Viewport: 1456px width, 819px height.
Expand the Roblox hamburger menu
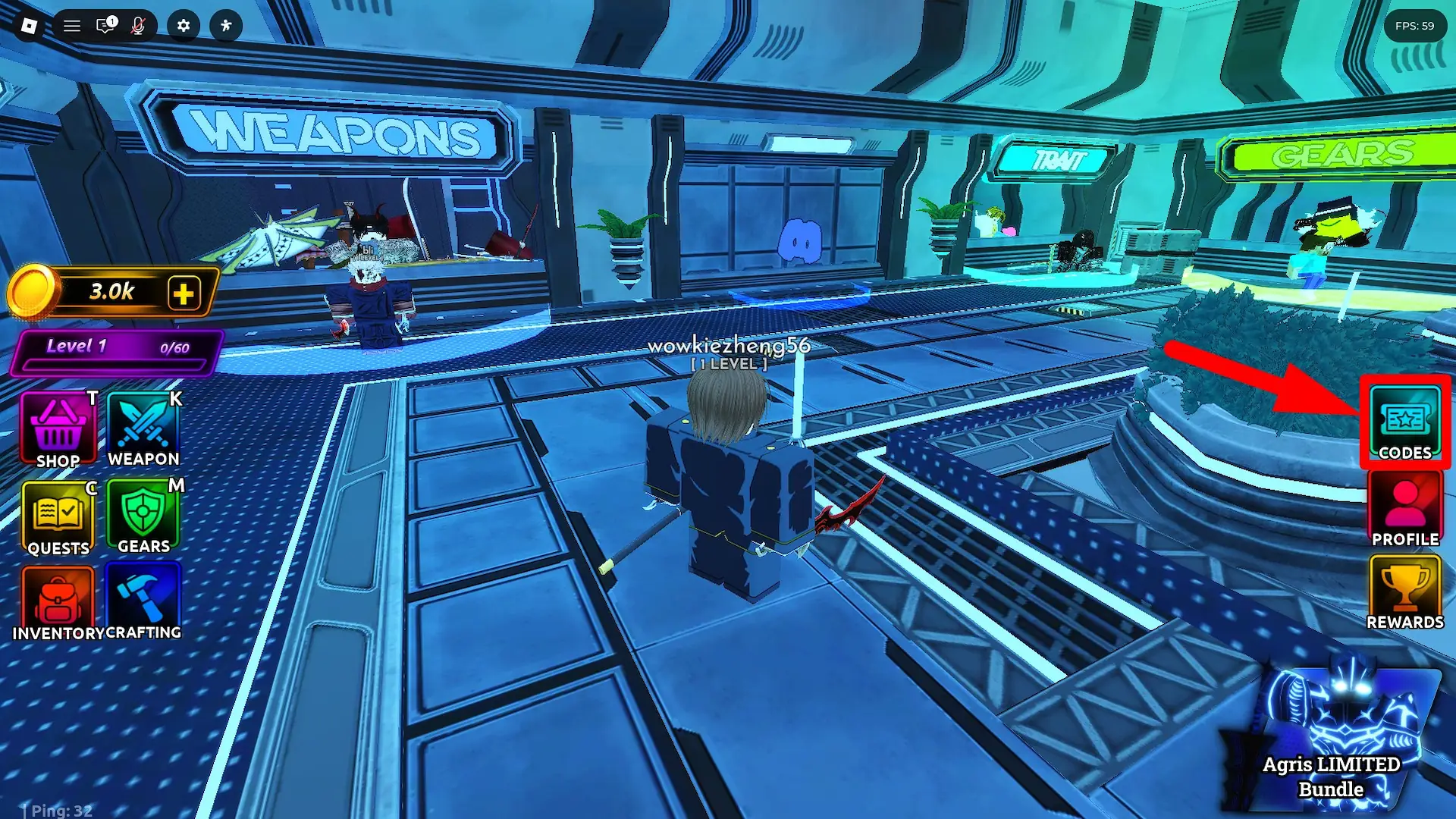72,26
